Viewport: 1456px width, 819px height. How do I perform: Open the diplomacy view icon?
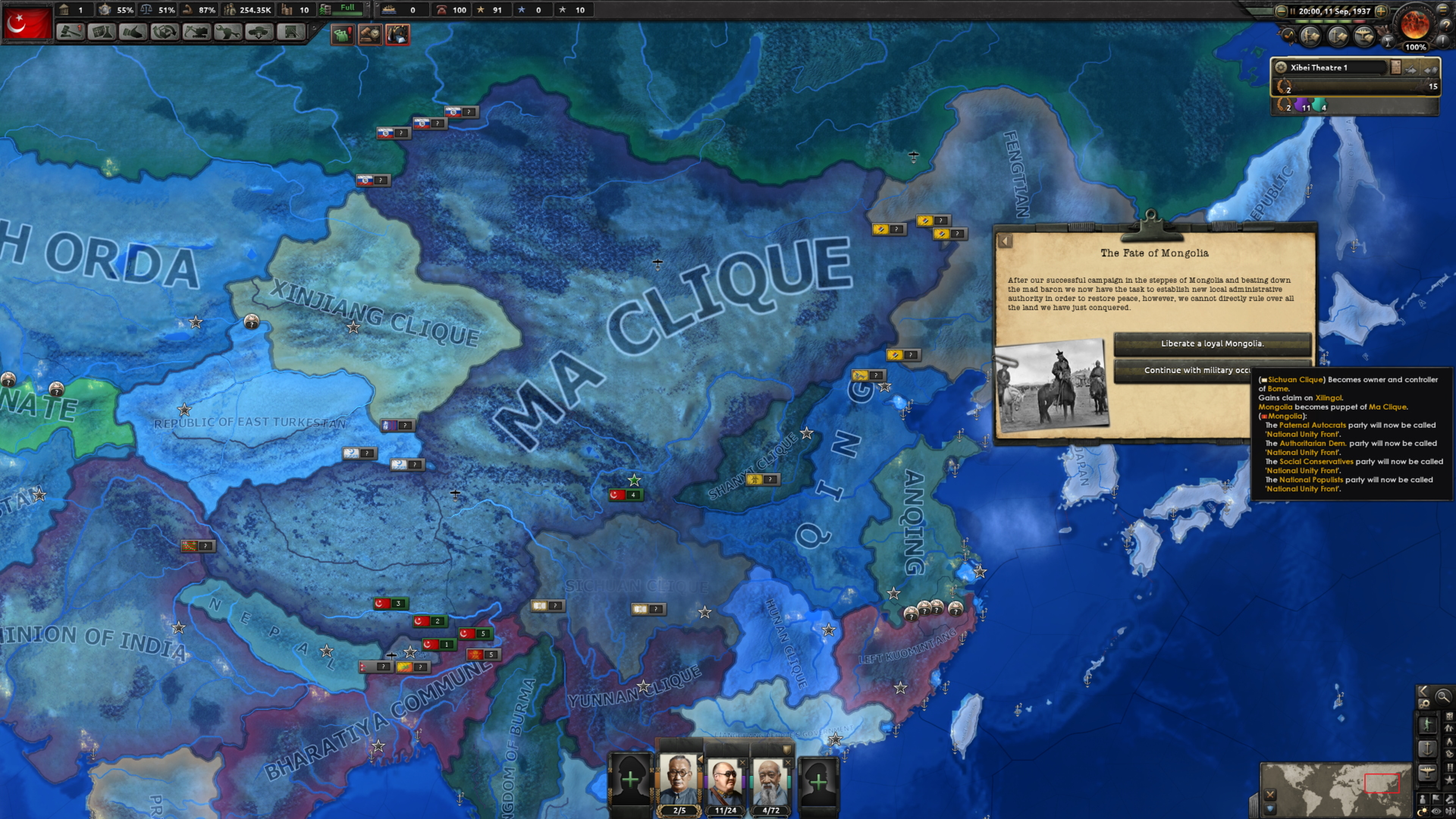[x=134, y=32]
